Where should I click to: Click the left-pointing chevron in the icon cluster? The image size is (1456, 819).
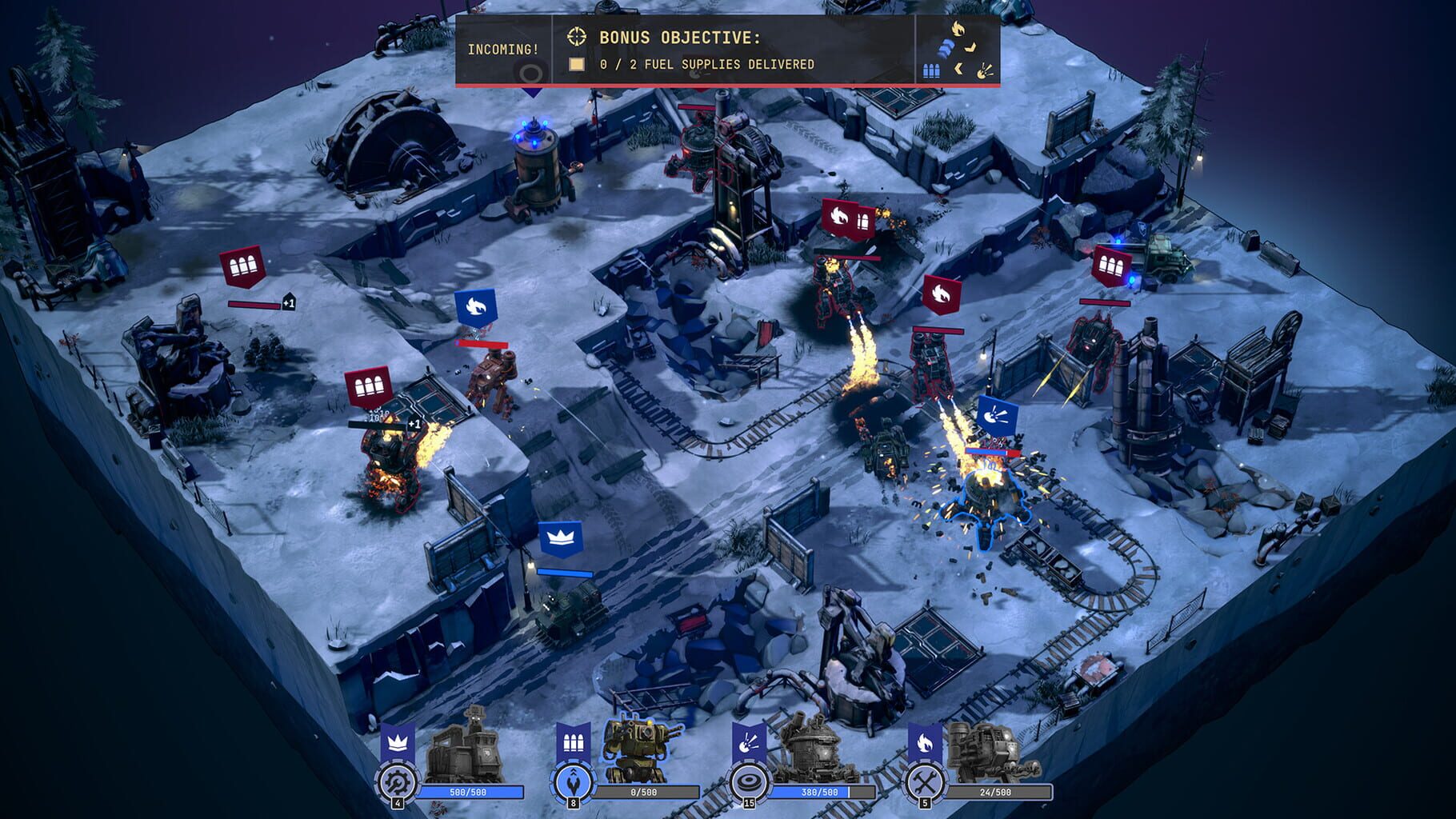[x=958, y=69]
